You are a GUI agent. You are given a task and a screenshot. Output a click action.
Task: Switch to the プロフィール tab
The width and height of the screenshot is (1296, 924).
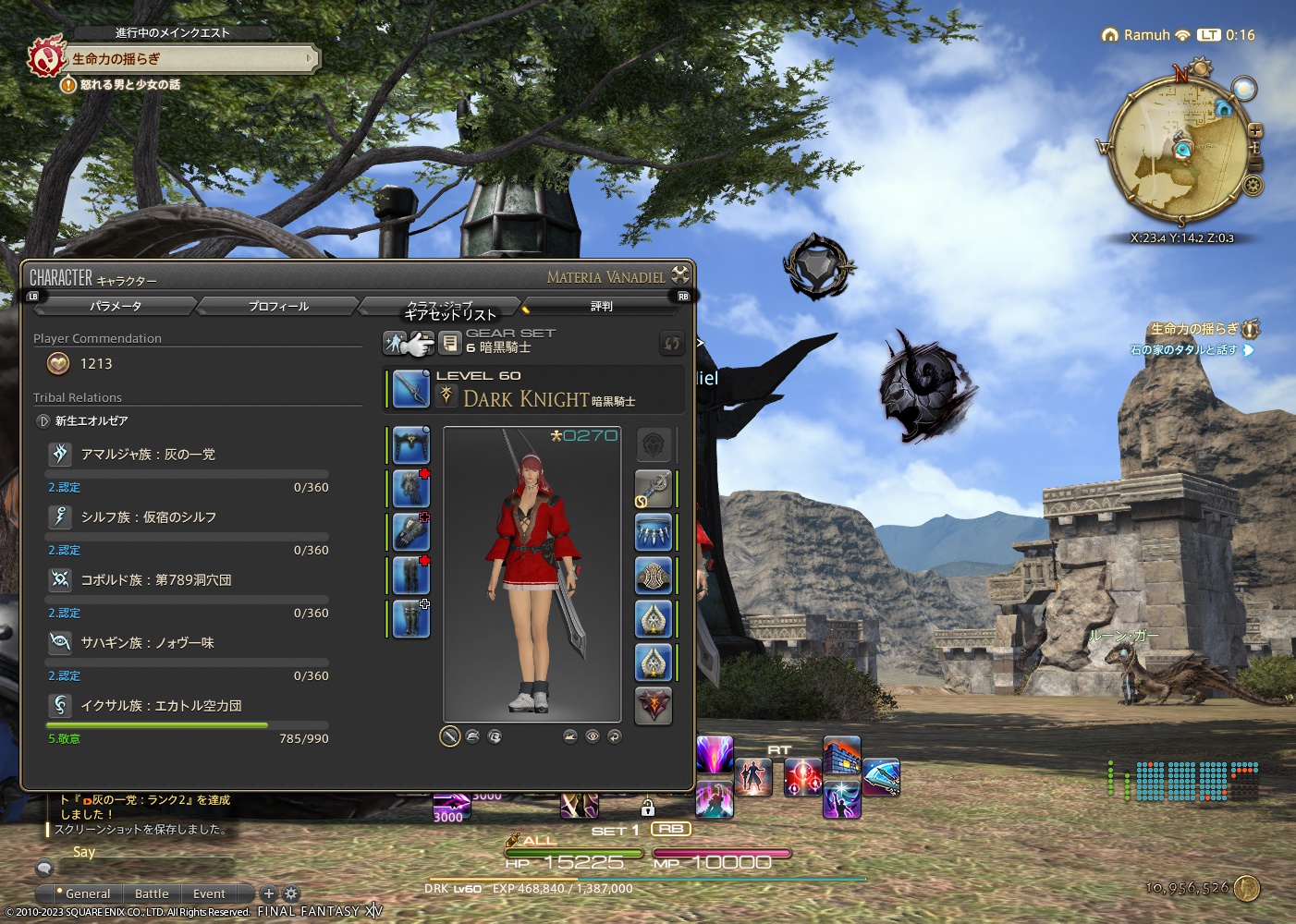coord(276,305)
